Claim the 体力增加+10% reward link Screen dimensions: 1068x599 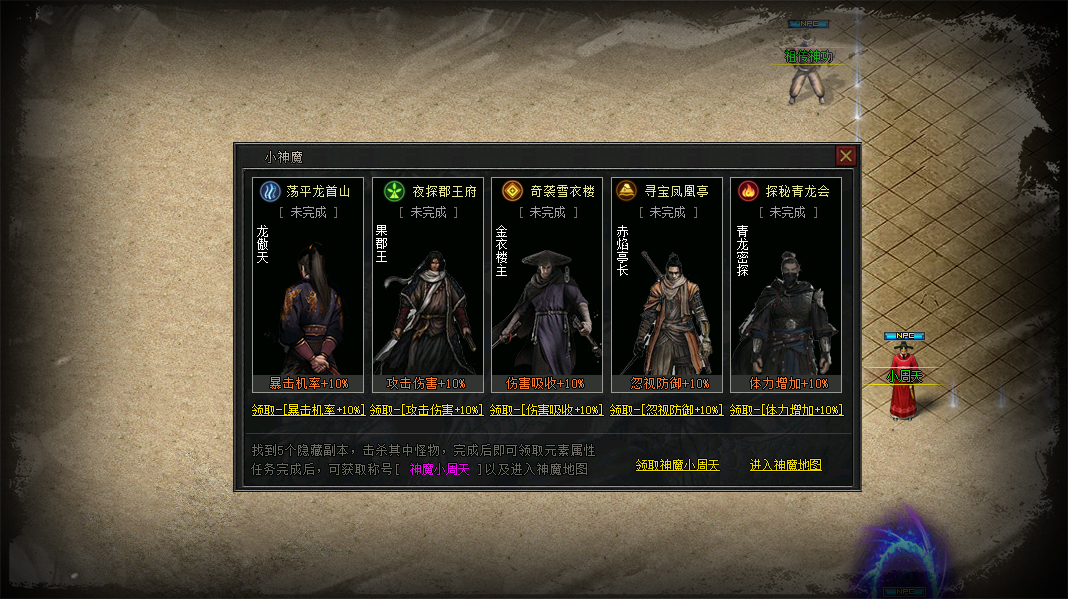point(787,410)
